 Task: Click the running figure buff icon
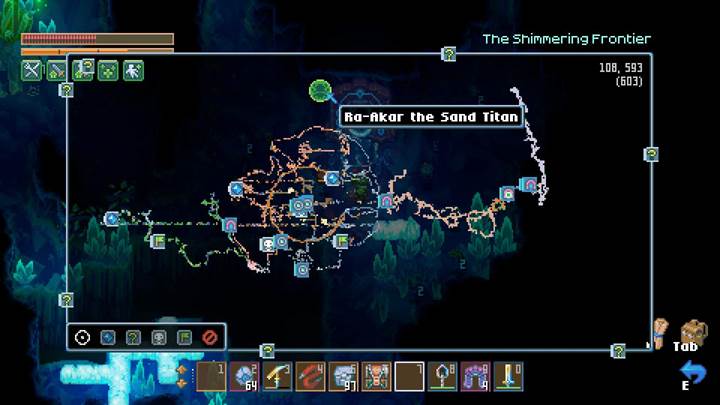(x=133, y=70)
